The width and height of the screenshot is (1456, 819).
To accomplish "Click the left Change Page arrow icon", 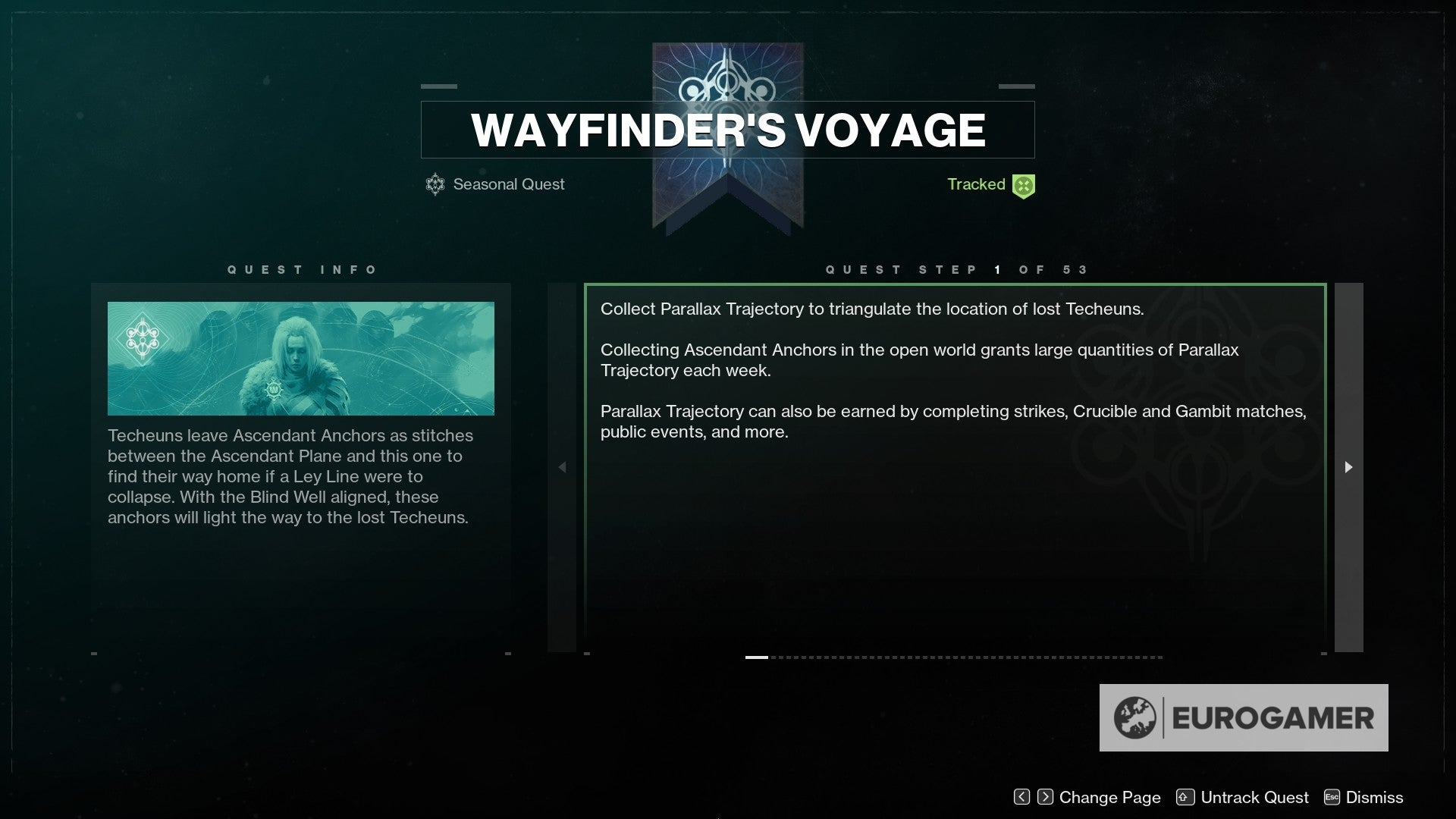I will 1021,797.
